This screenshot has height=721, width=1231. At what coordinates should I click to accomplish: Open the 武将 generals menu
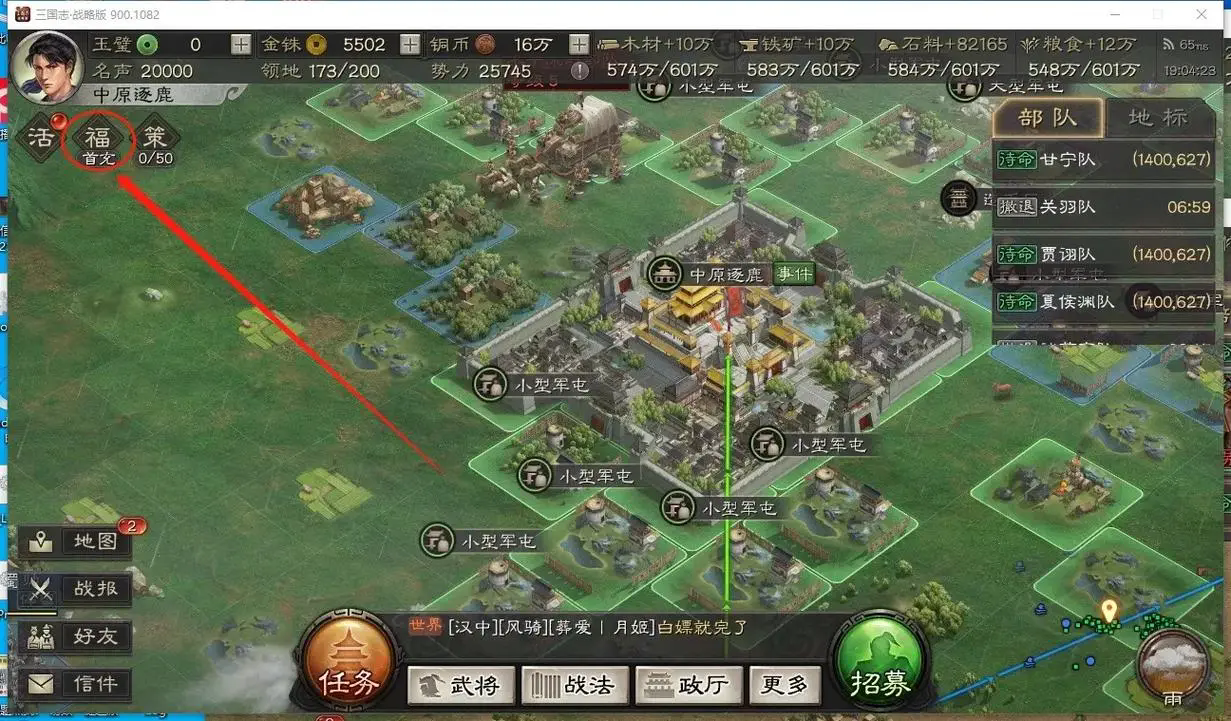[462, 685]
